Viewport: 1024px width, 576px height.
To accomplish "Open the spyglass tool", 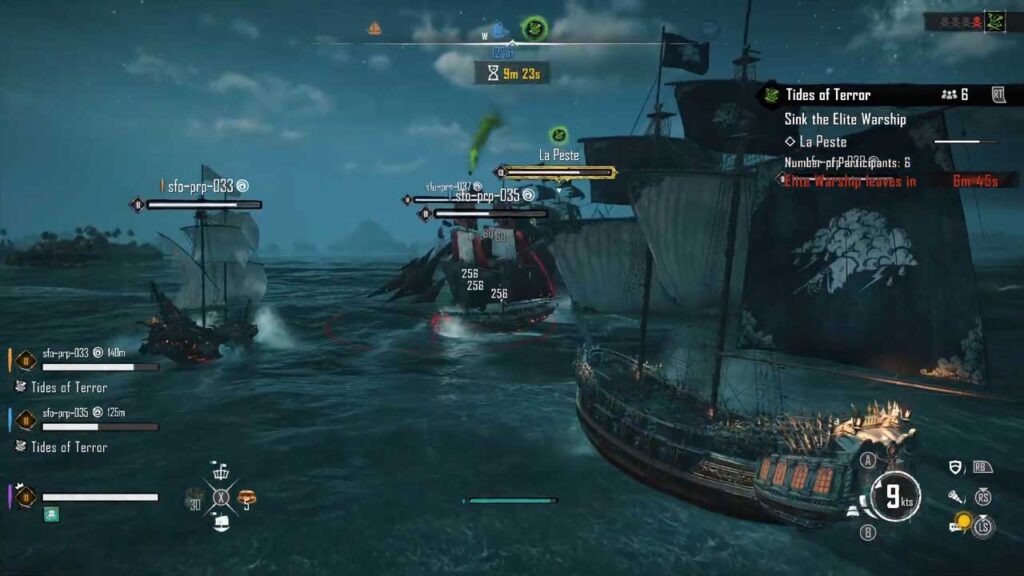I will pos(956,496).
